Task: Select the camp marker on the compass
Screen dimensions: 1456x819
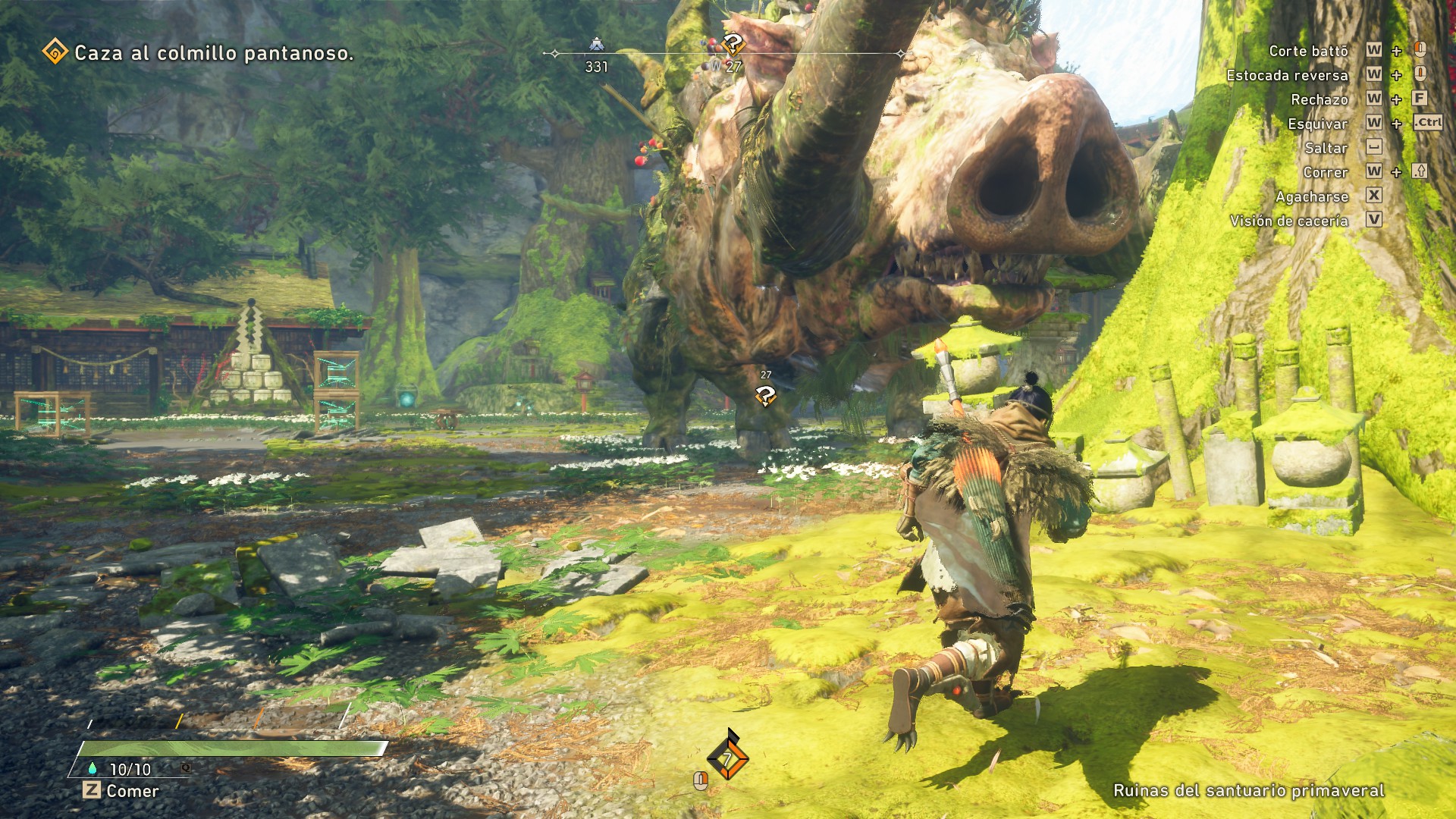Action: point(596,43)
